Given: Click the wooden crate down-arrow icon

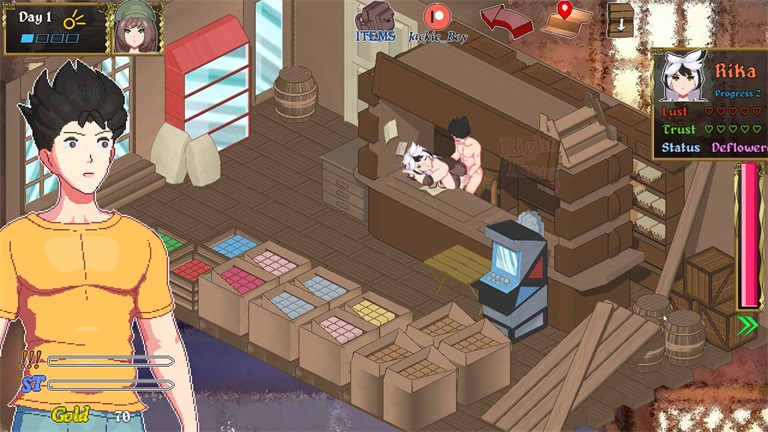Looking at the screenshot, I should coord(621,20).
